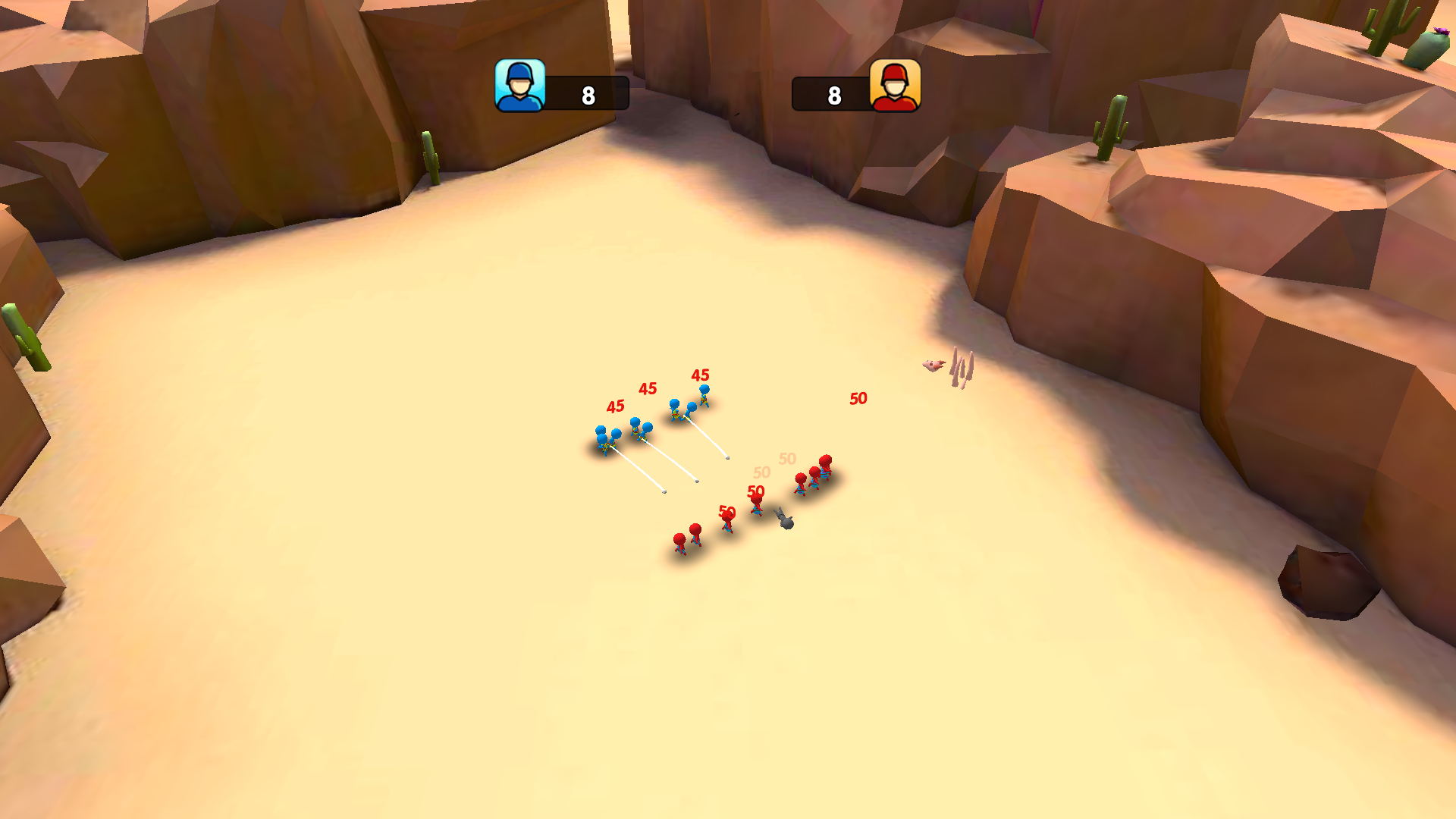Image resolution: width=1456 pixels, height=819 pixels.
Task: Click the topmost blue squad of two soldiers
Action: (689, 402)
